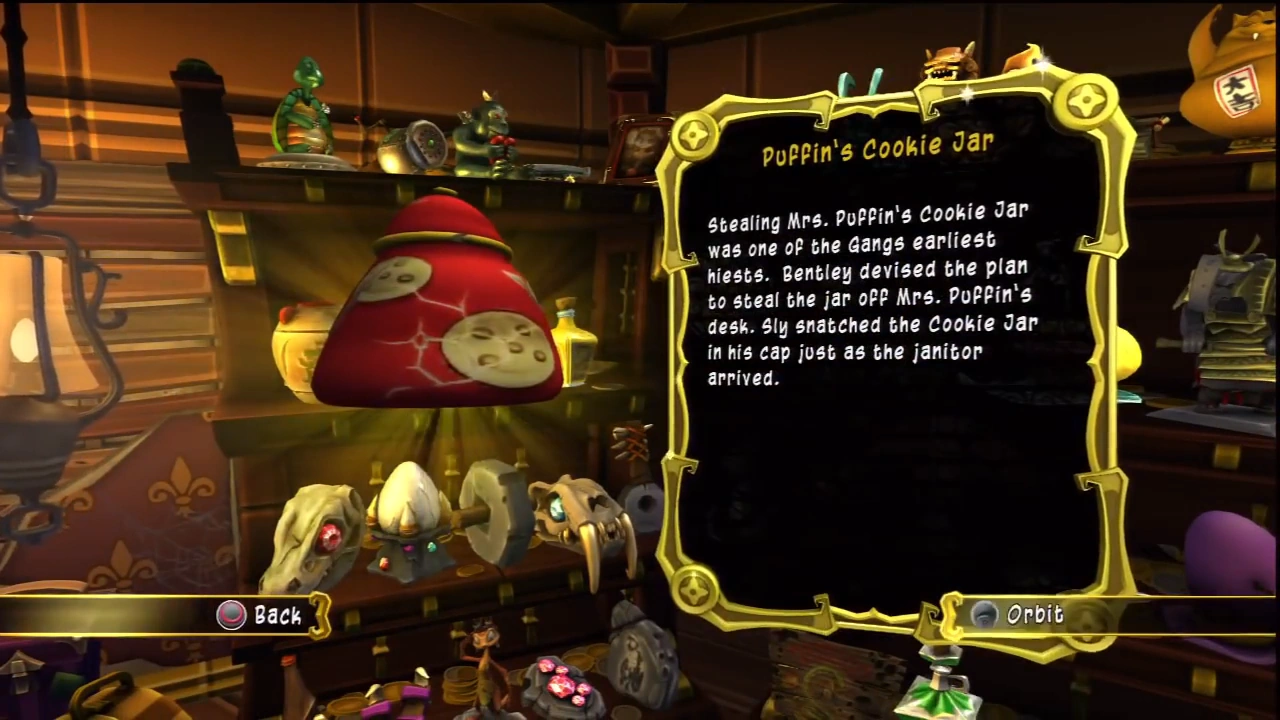This screenshot has width=1280, height=720.
Task: Click the red circle Back button icon
Action: 231,615
